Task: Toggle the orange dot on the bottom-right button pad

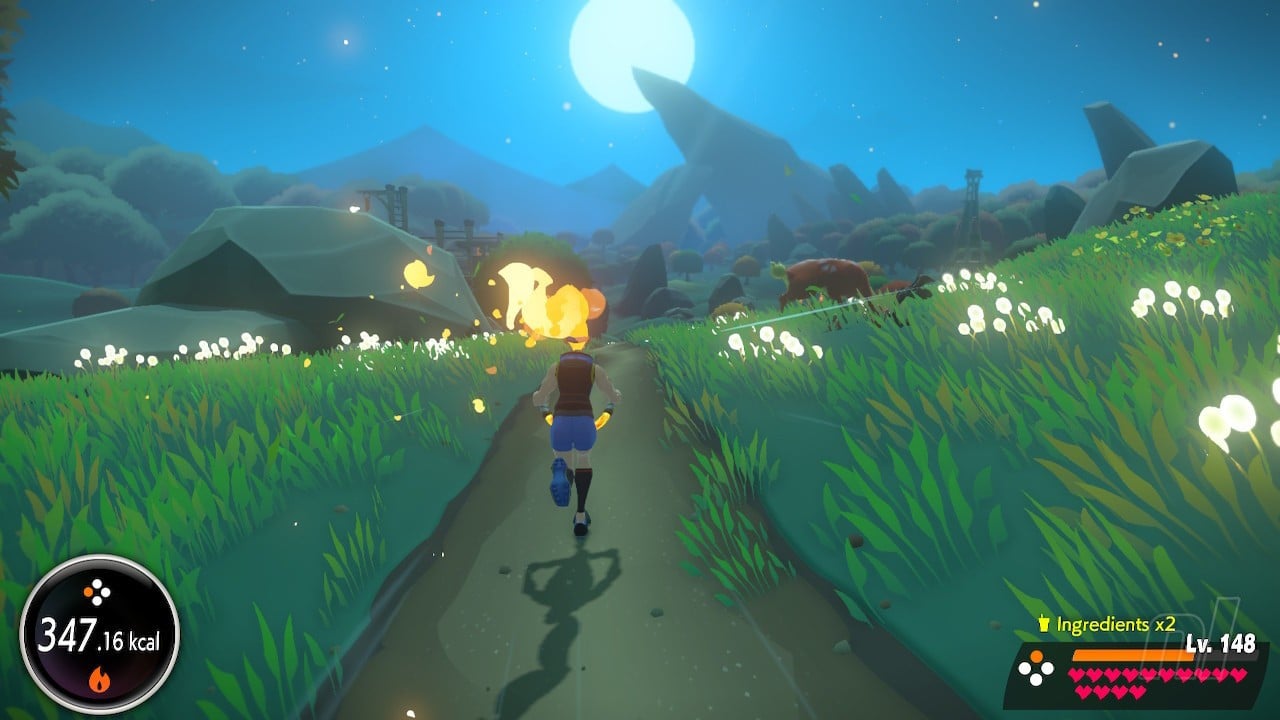Action: [1036, 655]
